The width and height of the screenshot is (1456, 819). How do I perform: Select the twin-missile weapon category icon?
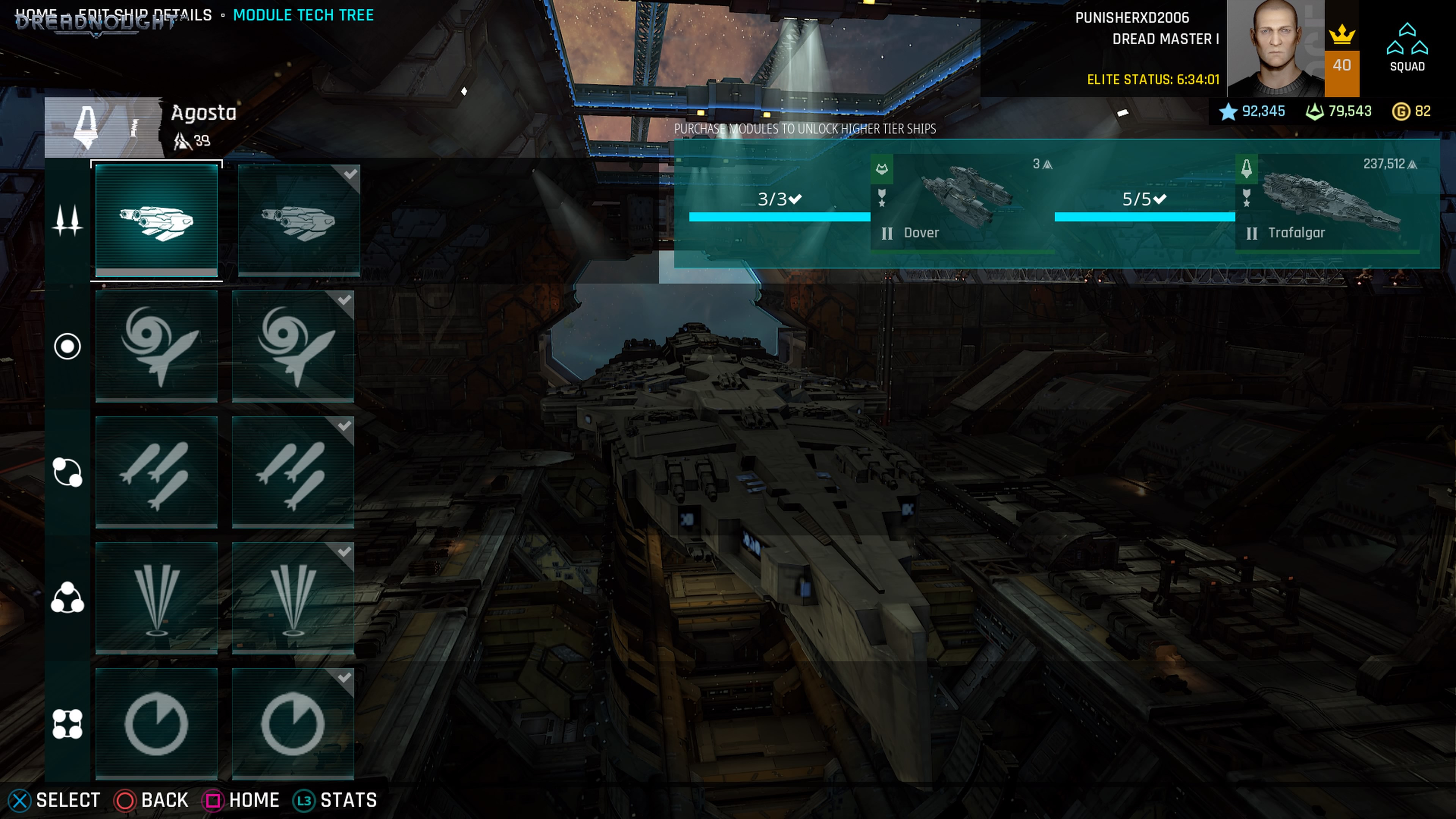(x=67, y=220)
